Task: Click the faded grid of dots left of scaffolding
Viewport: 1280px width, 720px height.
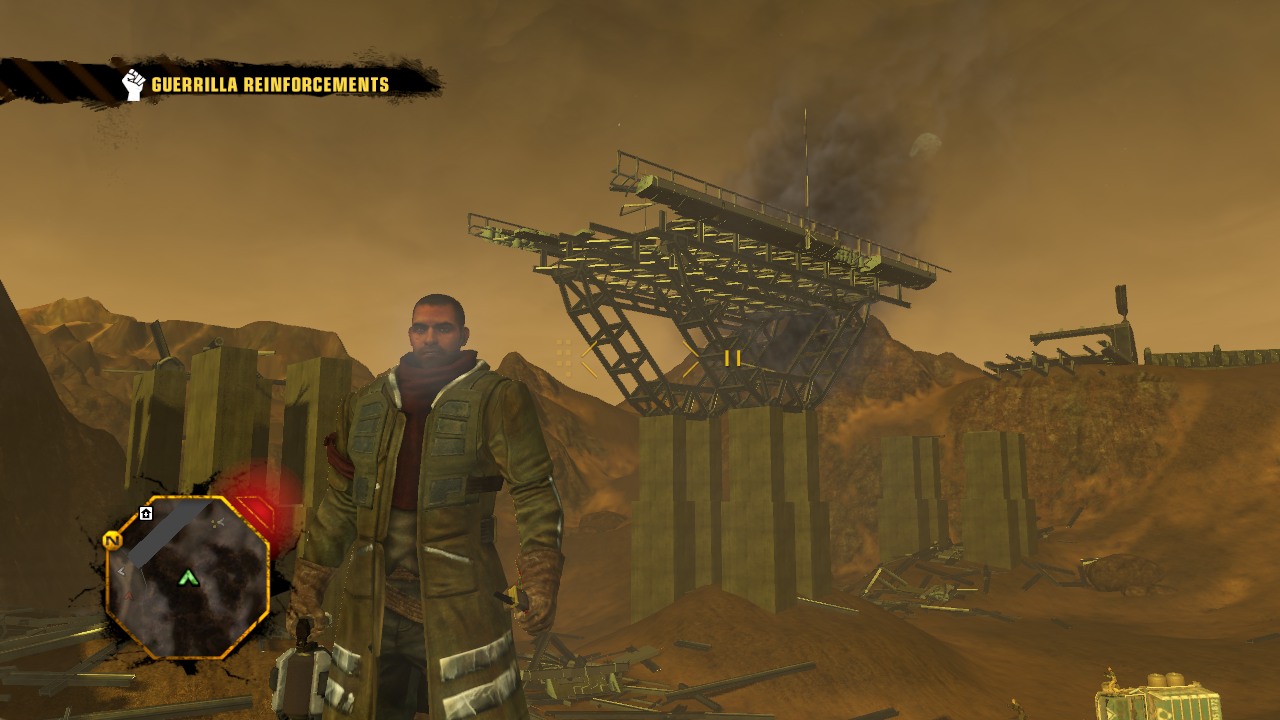Action: coord(562,357)
